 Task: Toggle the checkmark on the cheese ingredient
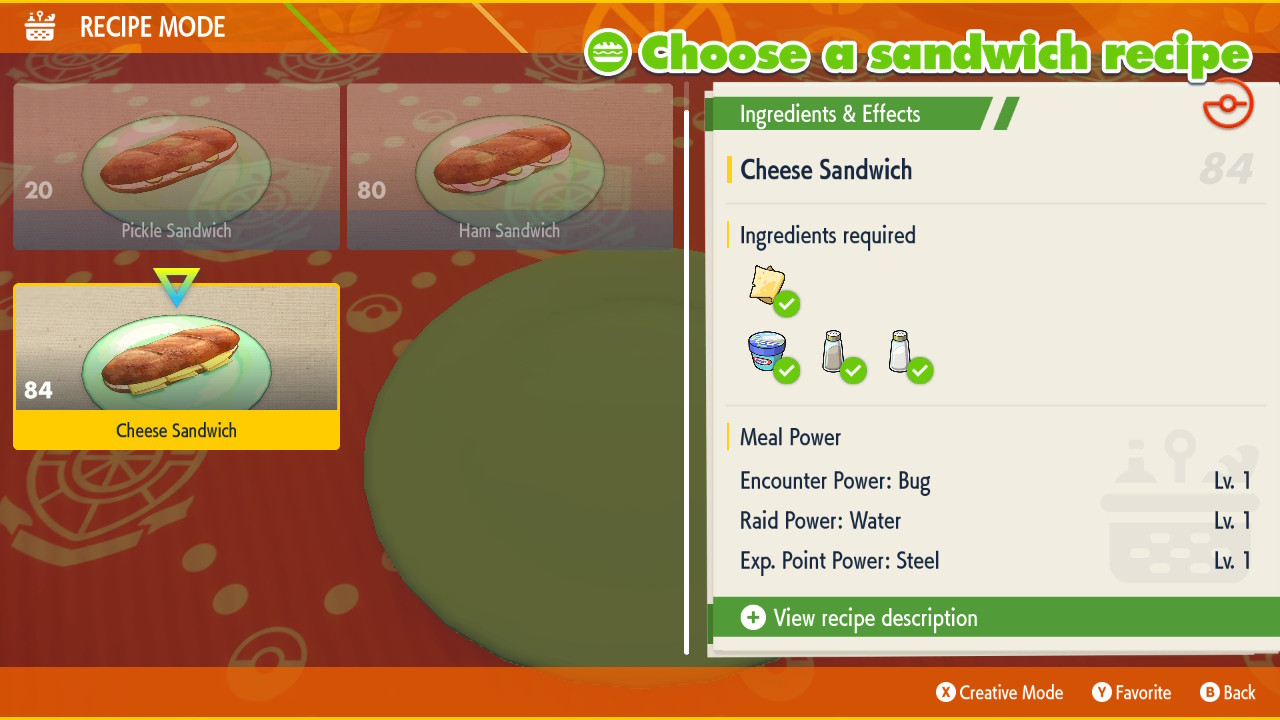(x=787, y=303)
